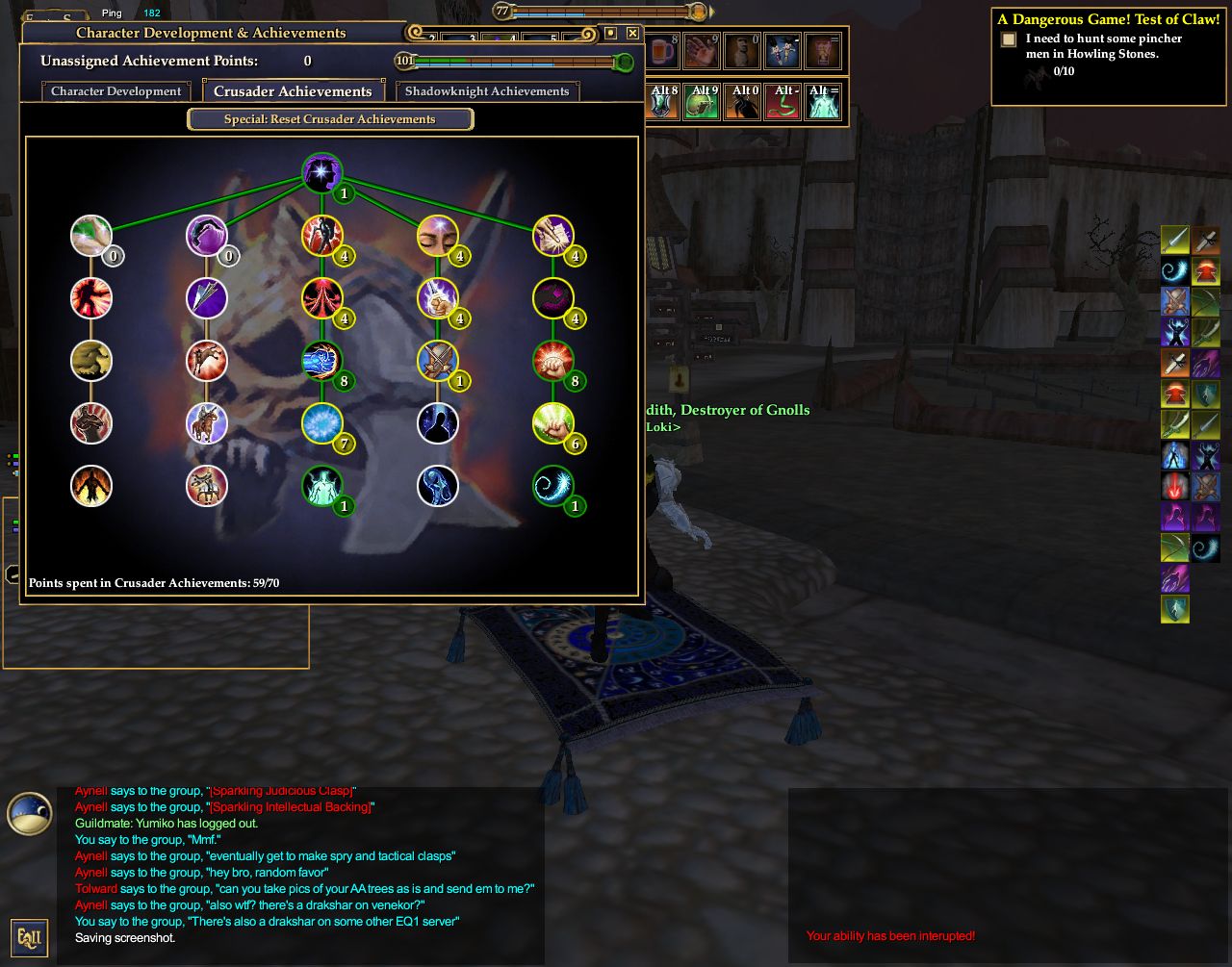Close the Character Development & Achievements window
1232x967 pixels.
point(632,33)
